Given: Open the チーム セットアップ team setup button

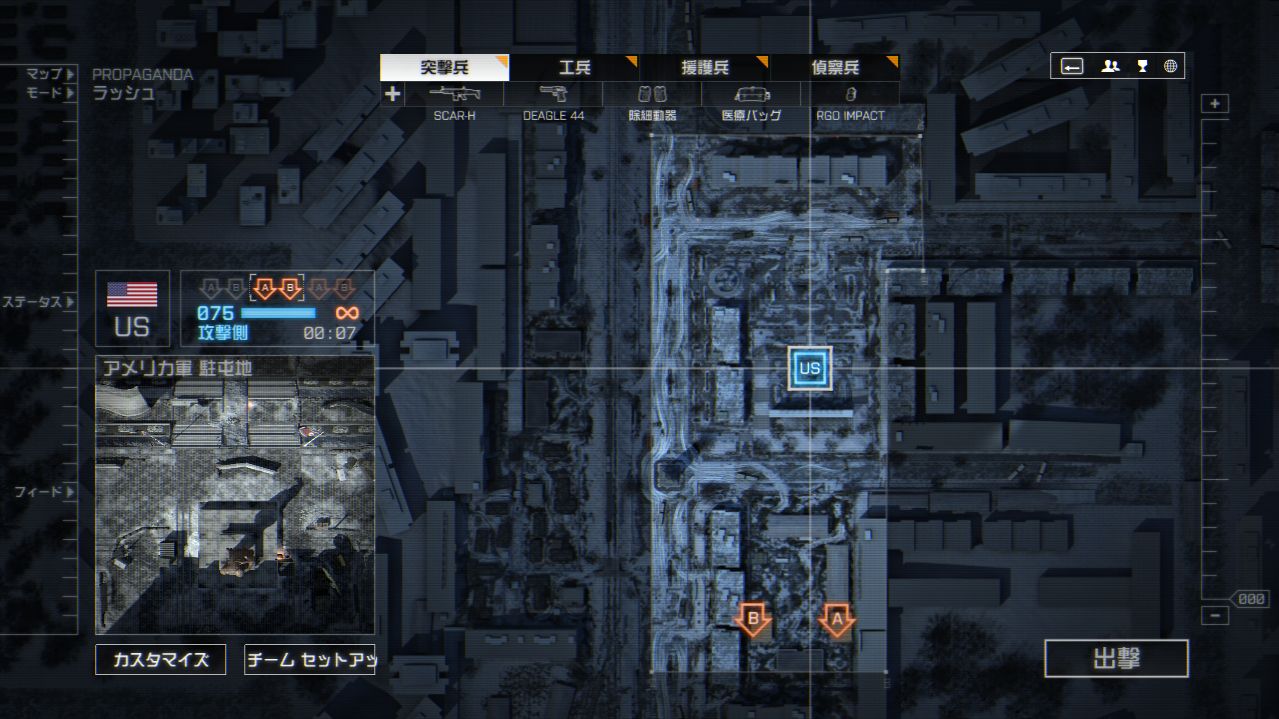Looking at the screenshot, I should point(310,660).
